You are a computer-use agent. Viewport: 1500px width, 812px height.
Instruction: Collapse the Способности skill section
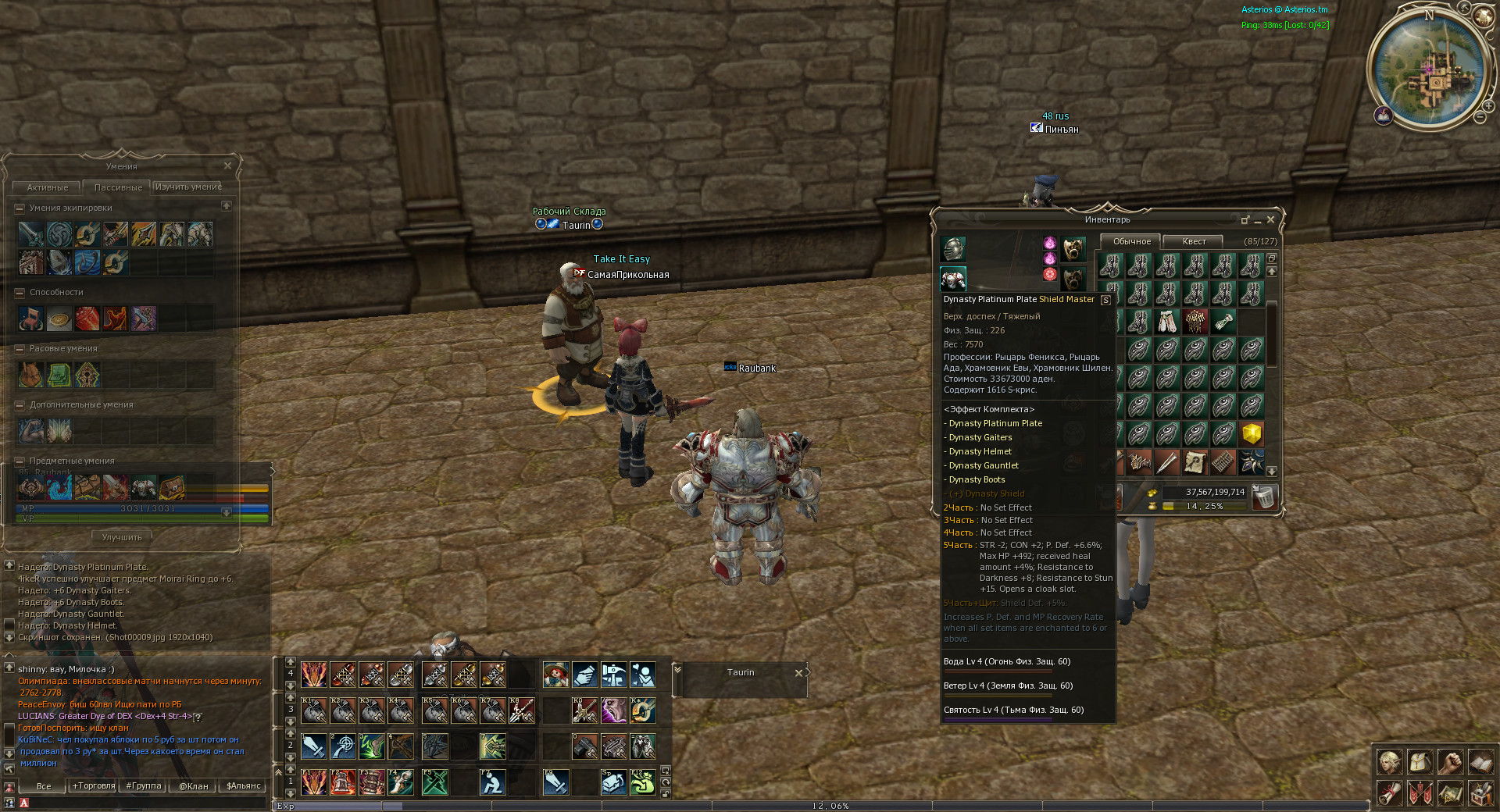coord(20,292)
